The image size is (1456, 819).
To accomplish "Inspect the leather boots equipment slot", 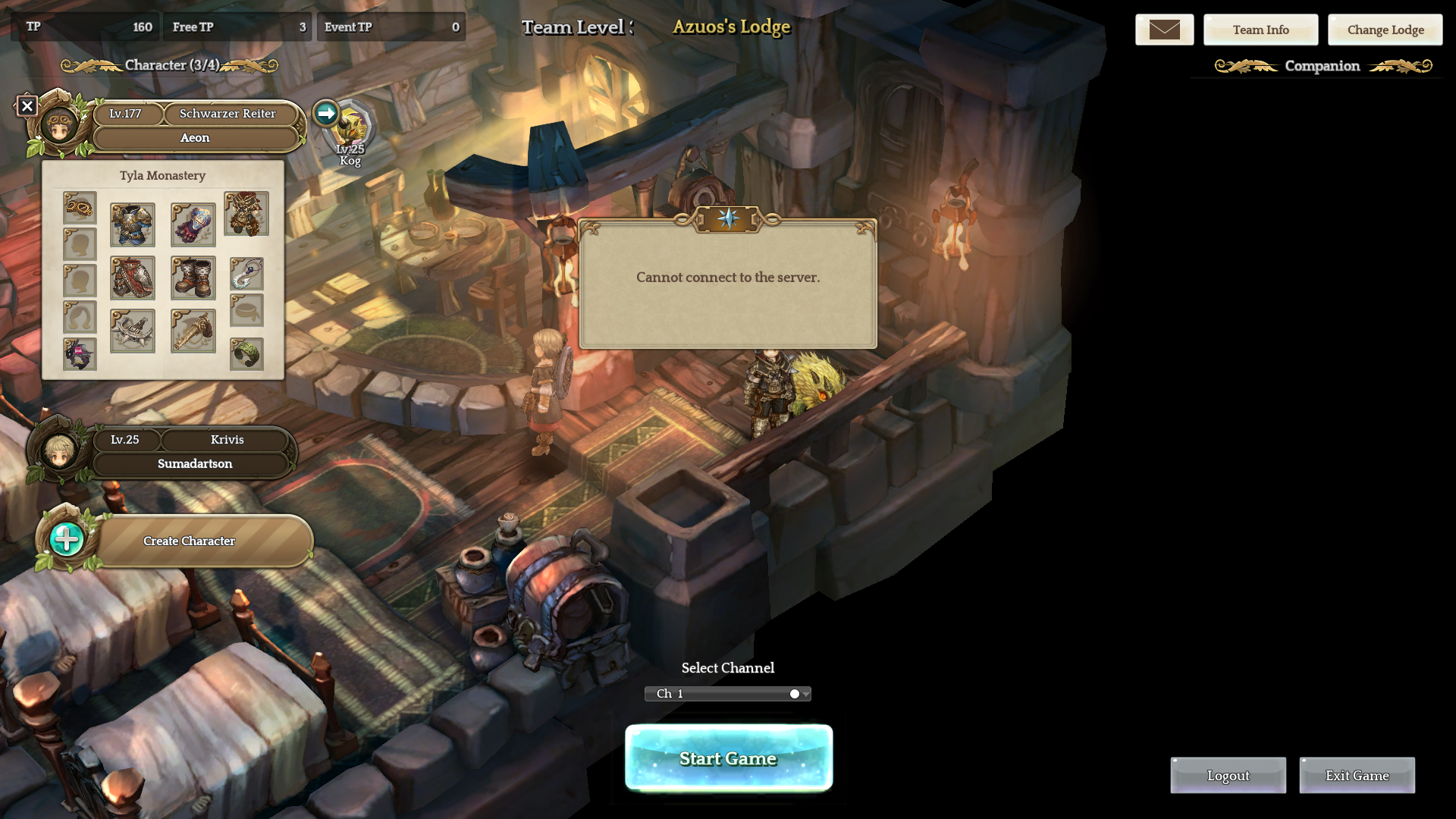I will click(193, 278).
